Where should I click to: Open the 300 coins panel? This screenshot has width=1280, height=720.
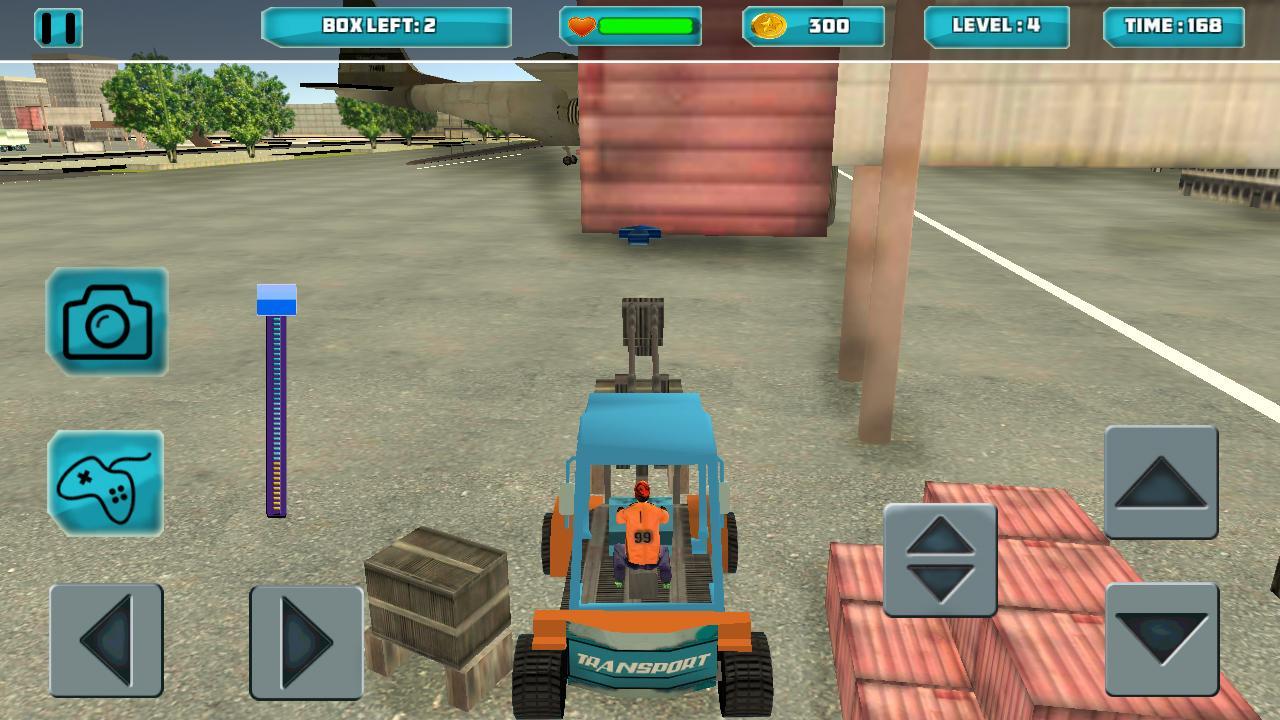click(815, 27)
